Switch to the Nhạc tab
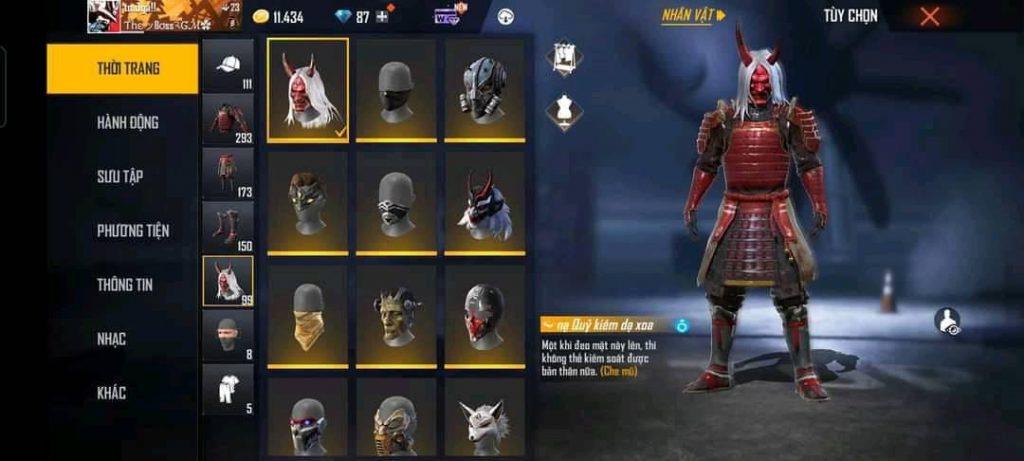Viewport: 1024px width, 461px height. (x=111, y=339)
